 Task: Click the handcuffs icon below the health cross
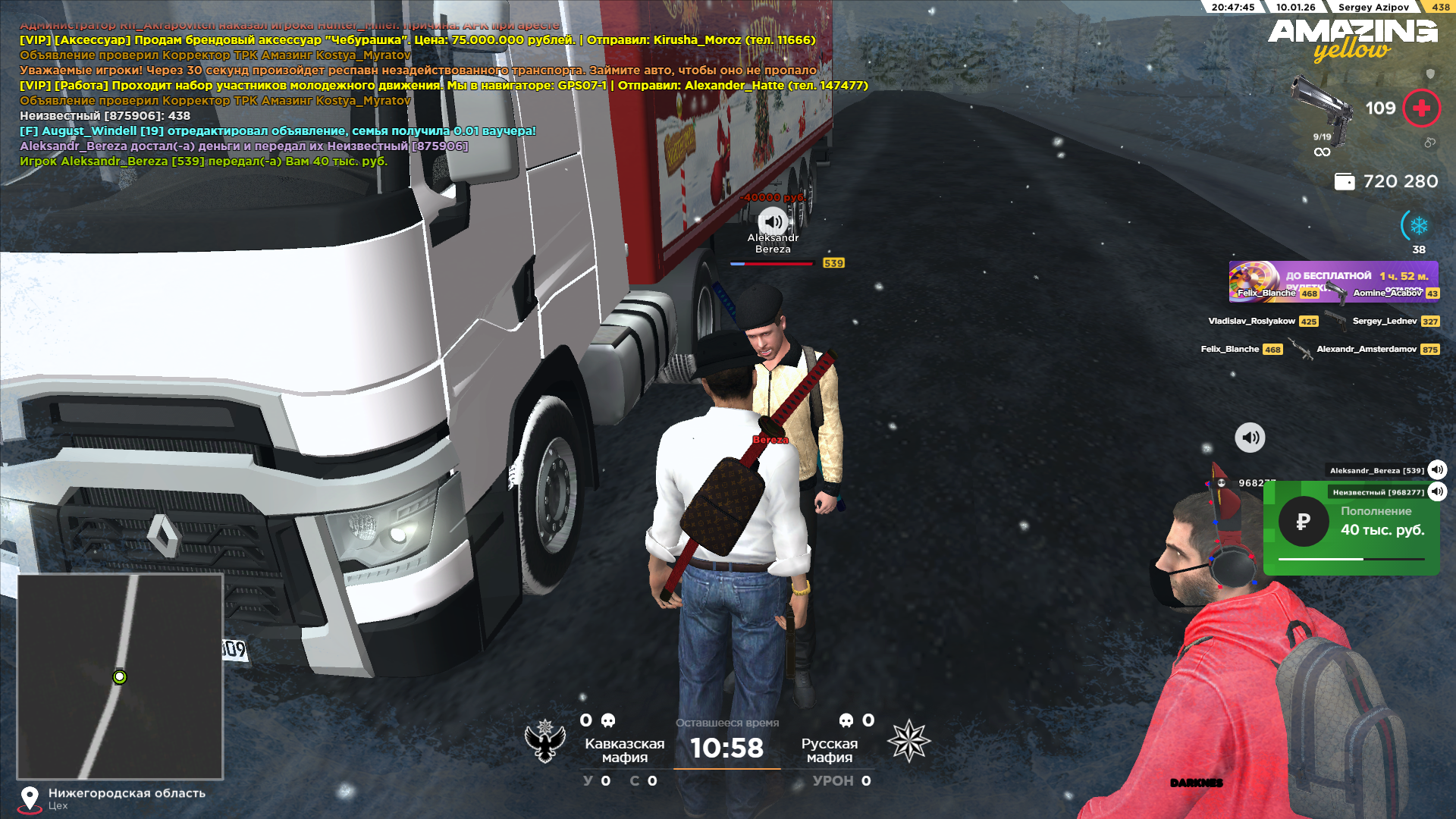[x=1429, y=143]
